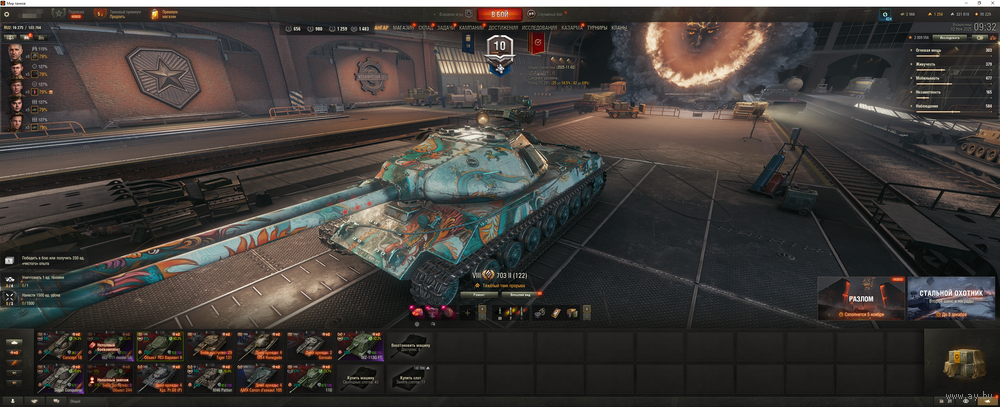Viewport: 1000px width, 407px height.
Task: Open the Стальной охотник event banner
Action: [951, 298]
